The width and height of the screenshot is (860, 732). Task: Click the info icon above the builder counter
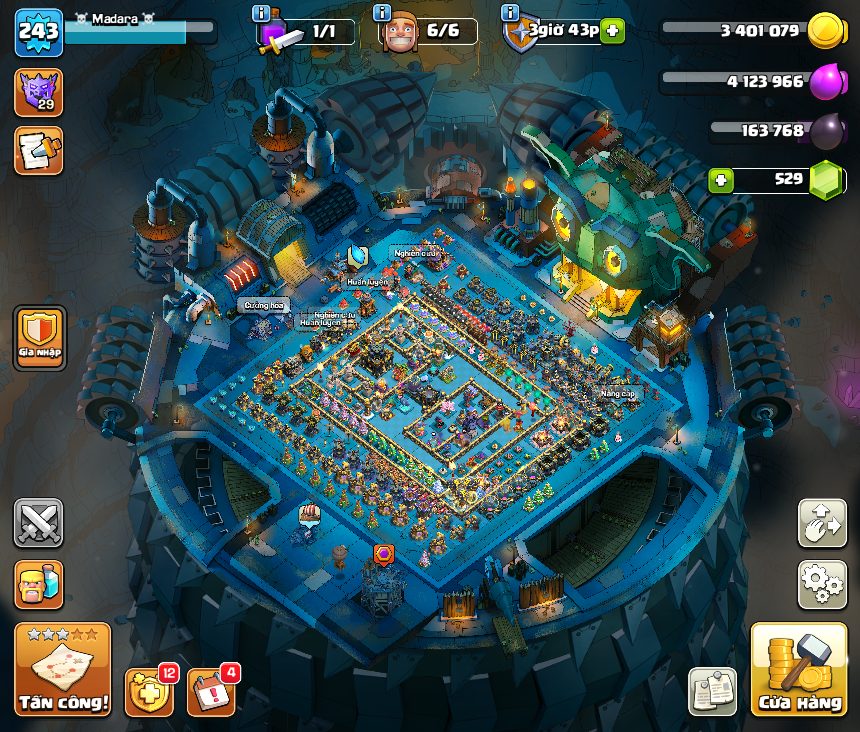click(x=381, y=13)
